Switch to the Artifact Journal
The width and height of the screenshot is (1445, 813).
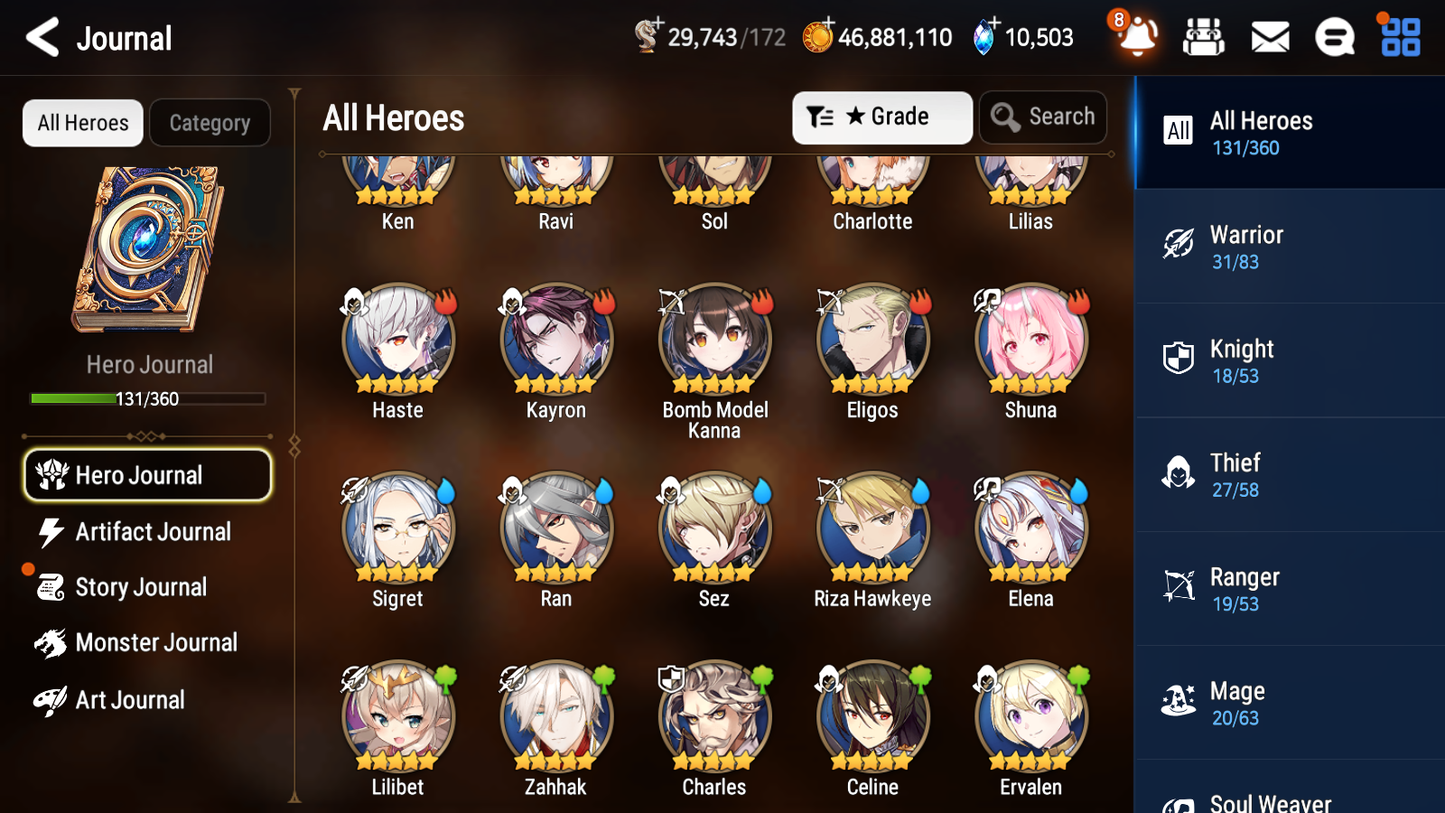coord(146,531)
